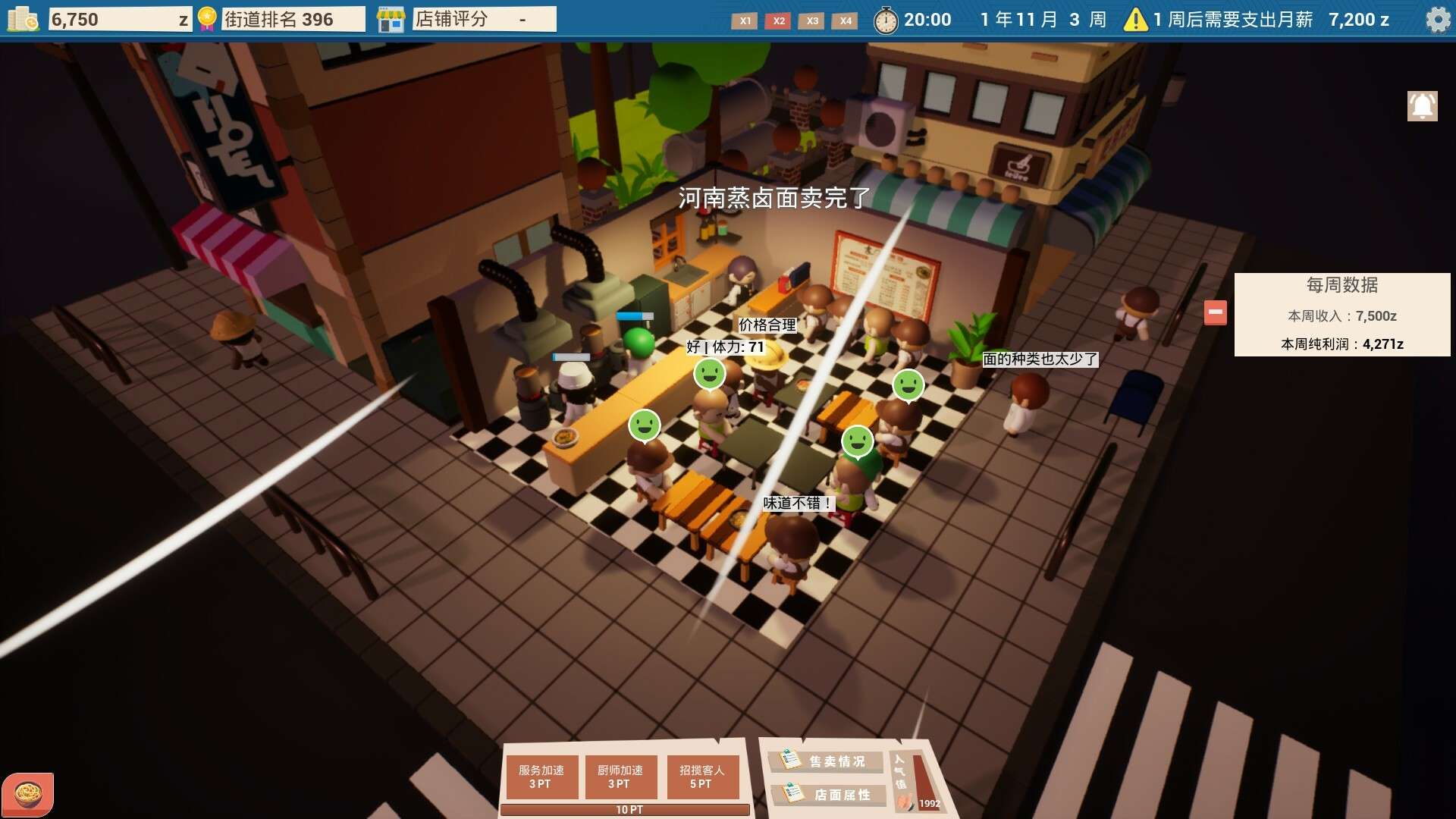Viewport: 1456px width, 819px height.
Task: Collapse the 每周数据 weekly data panel
Action: [x=1214, y=312]
